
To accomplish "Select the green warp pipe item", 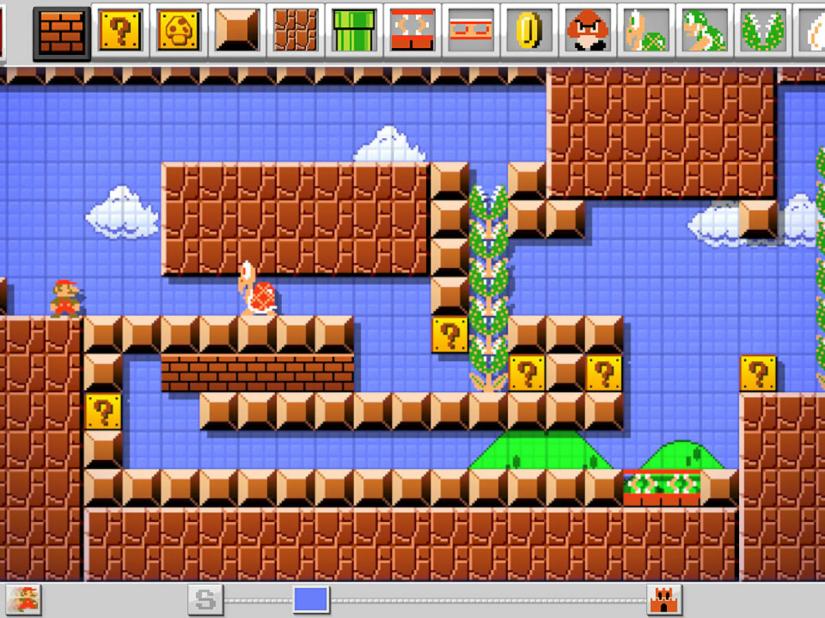I will [354, 31].
